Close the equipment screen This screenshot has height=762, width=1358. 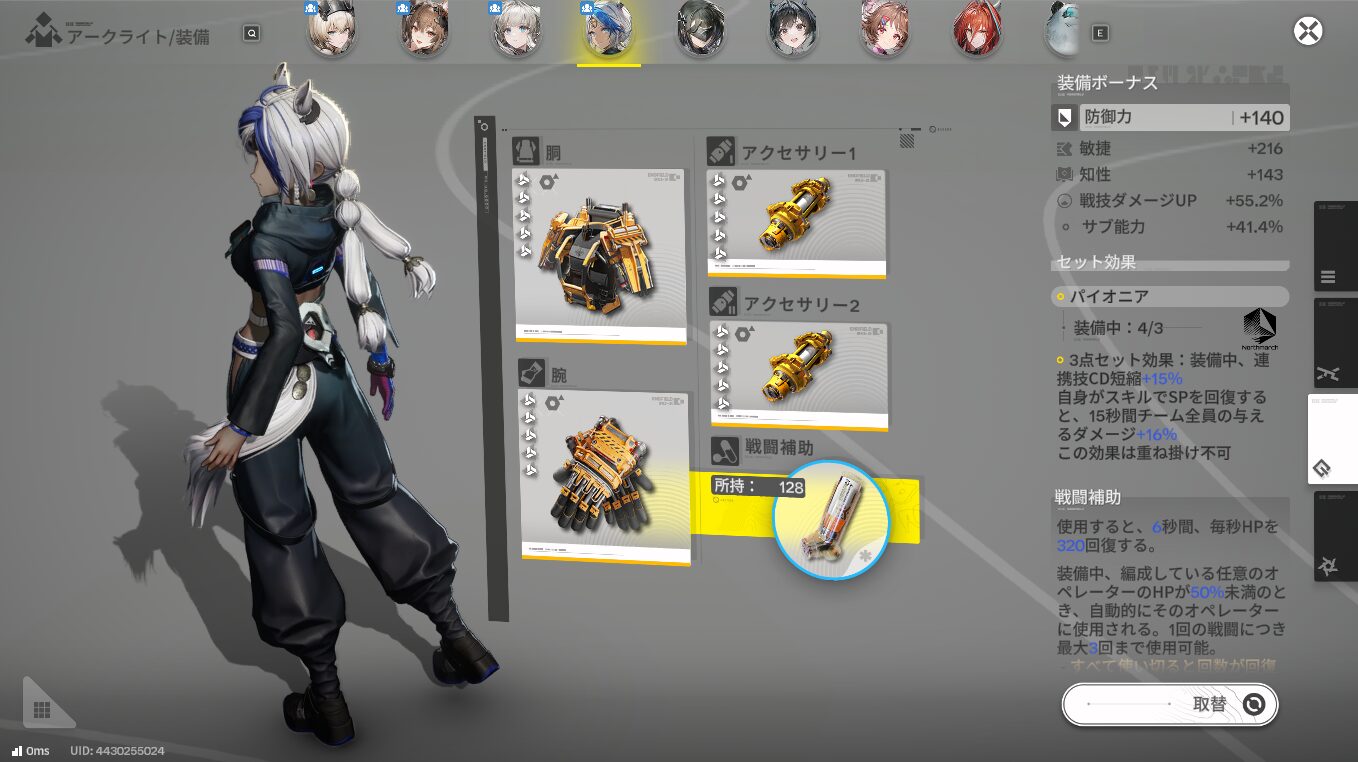[1308, 31]
